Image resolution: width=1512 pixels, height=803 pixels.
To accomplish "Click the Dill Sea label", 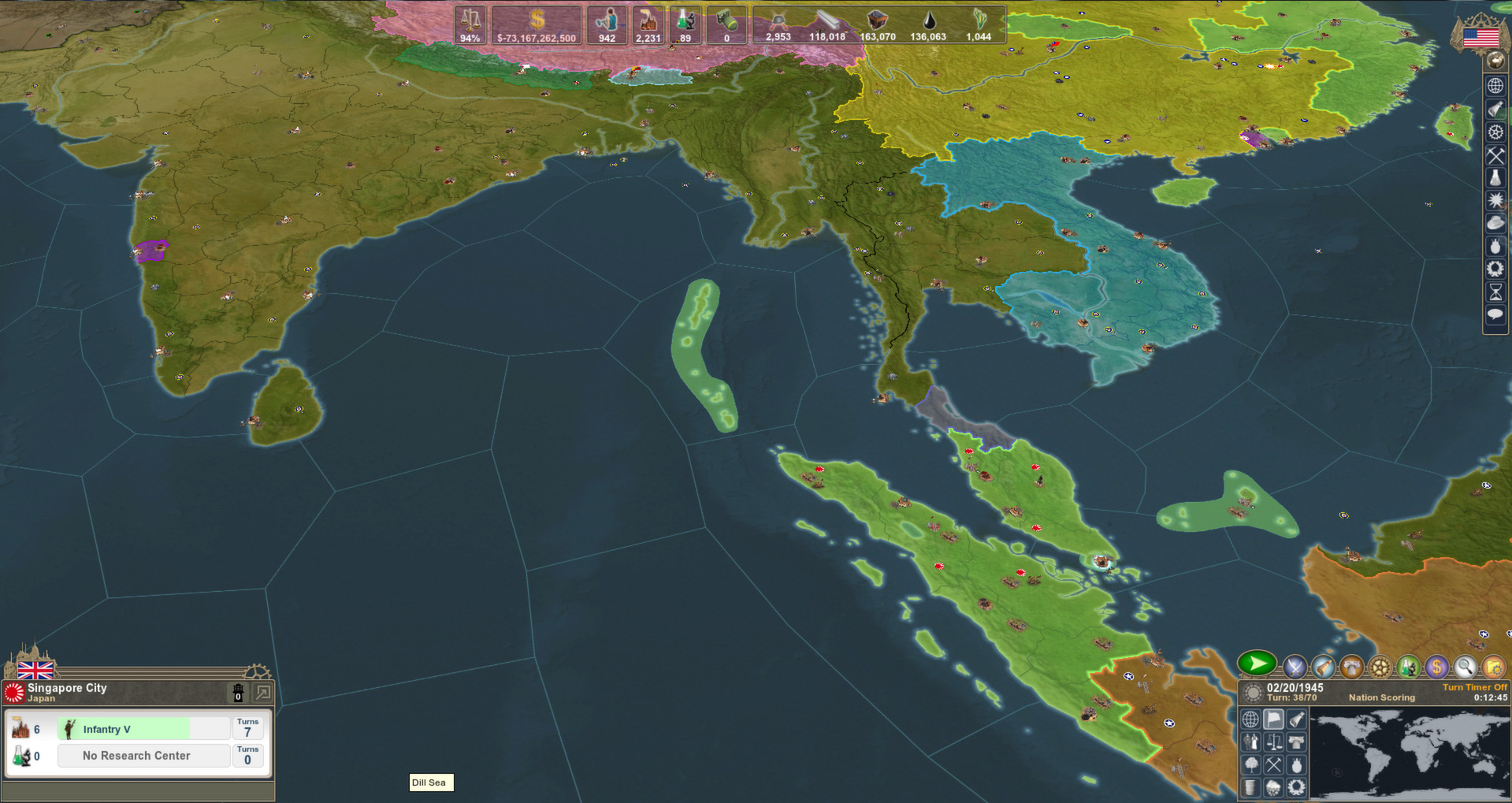I will [x=430, y=783].
